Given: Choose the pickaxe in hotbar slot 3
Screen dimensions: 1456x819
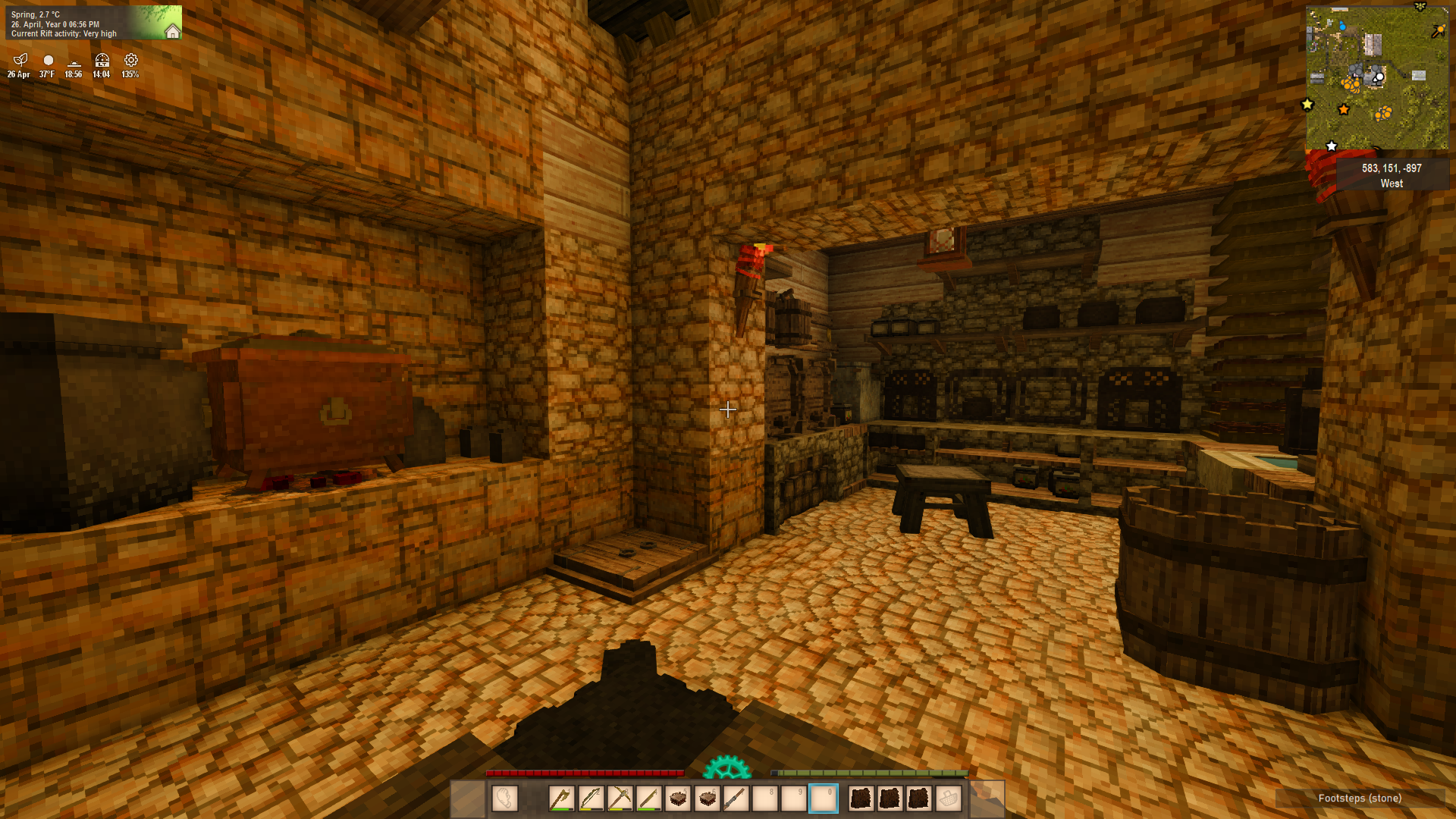Looking at the screenshot, I should (x=620, y=798).
